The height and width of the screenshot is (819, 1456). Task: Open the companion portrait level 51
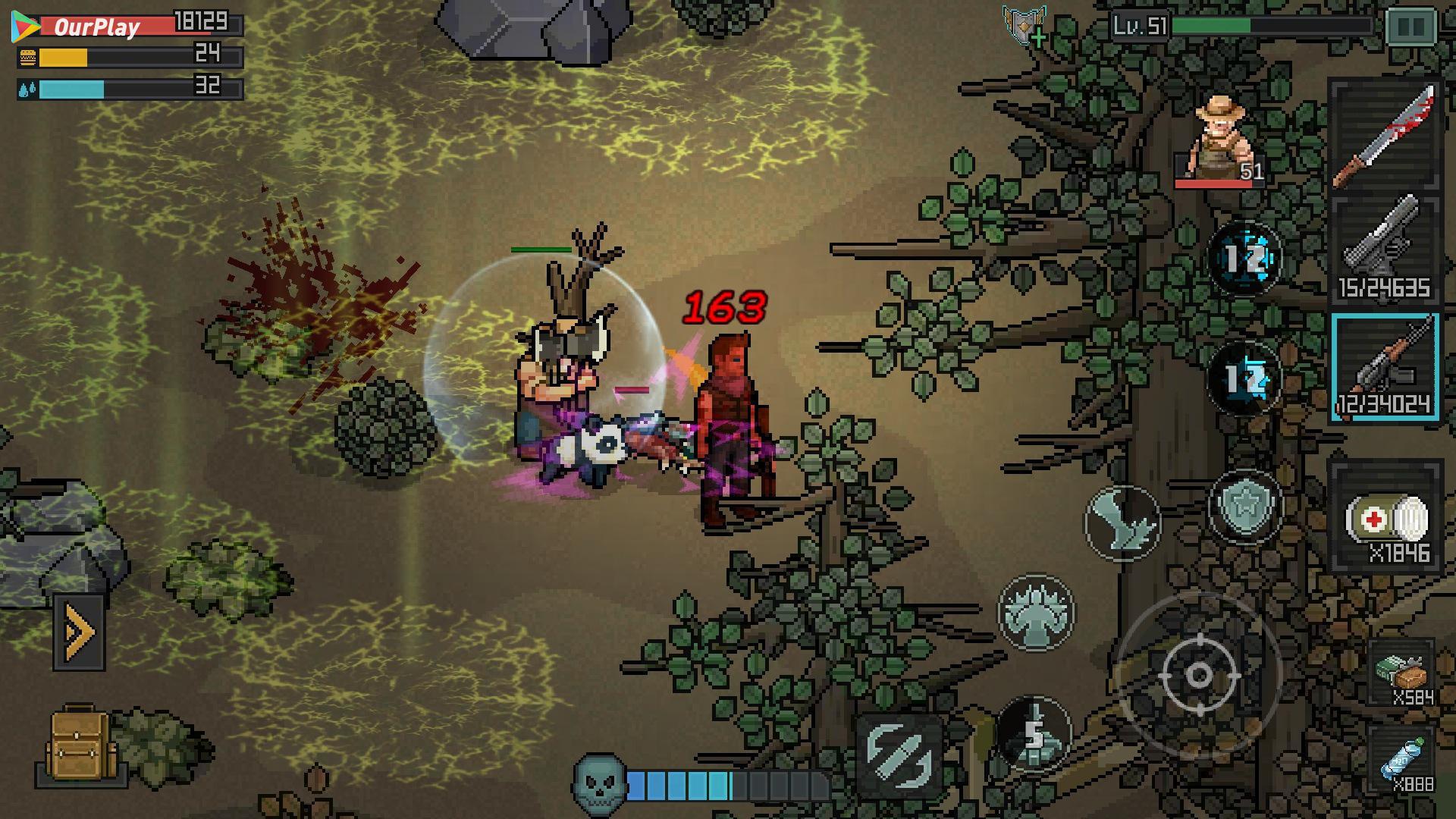click(x=1219, y=142)
